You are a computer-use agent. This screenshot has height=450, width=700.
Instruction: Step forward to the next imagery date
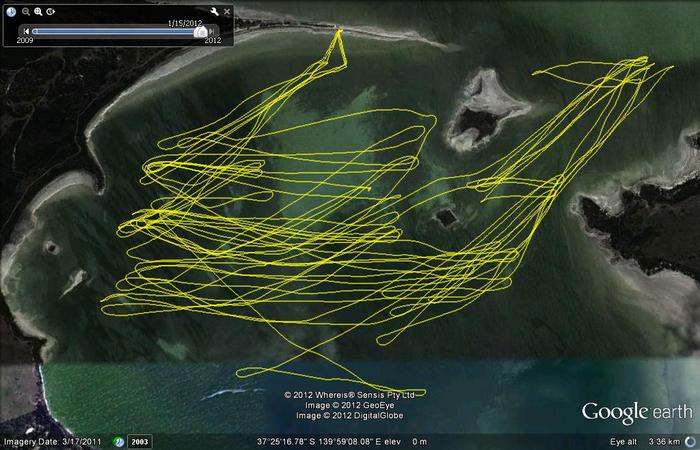click(211, 31)
